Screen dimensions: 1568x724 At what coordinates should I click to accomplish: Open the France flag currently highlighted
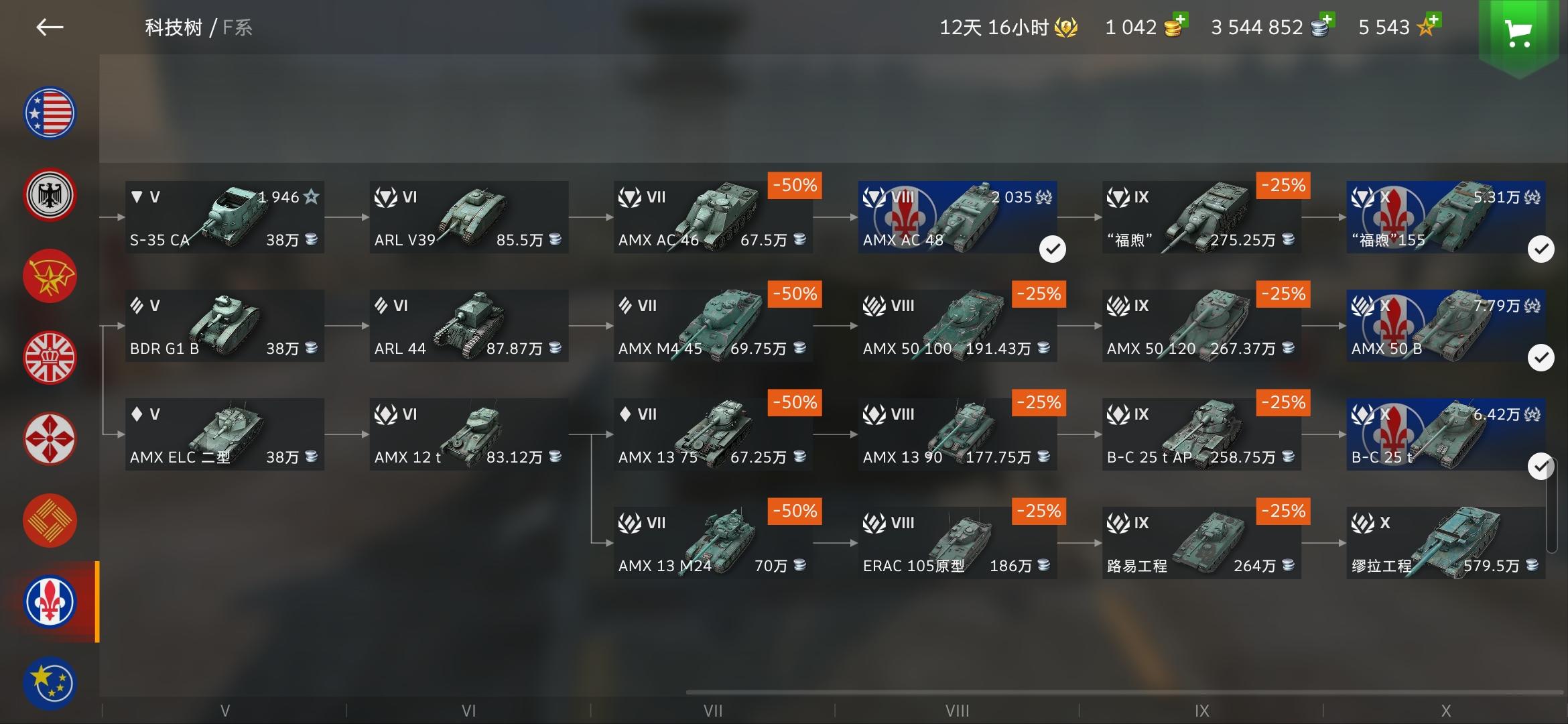50,601
